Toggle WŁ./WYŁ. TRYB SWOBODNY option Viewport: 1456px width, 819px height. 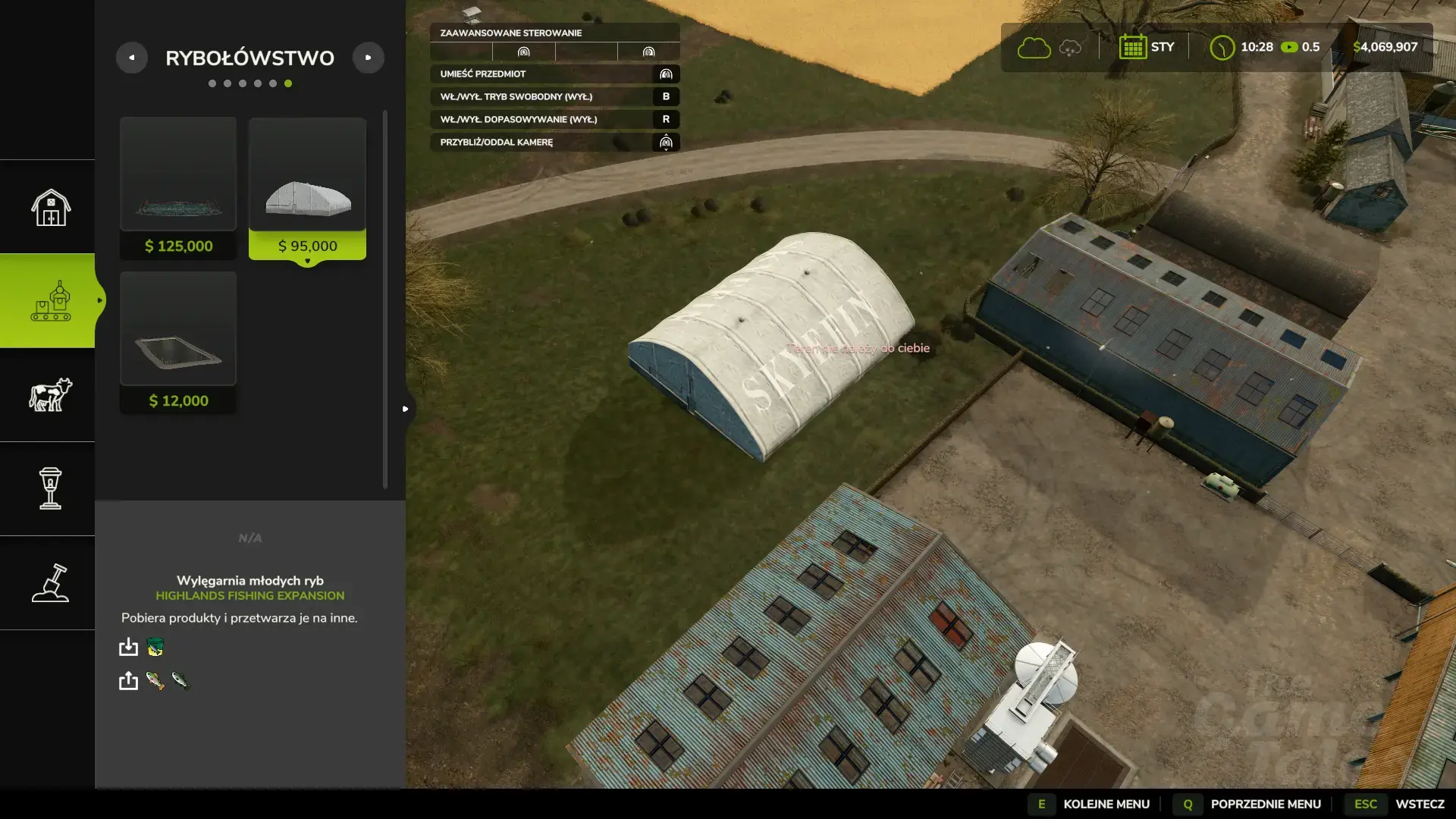coord(554,96)
